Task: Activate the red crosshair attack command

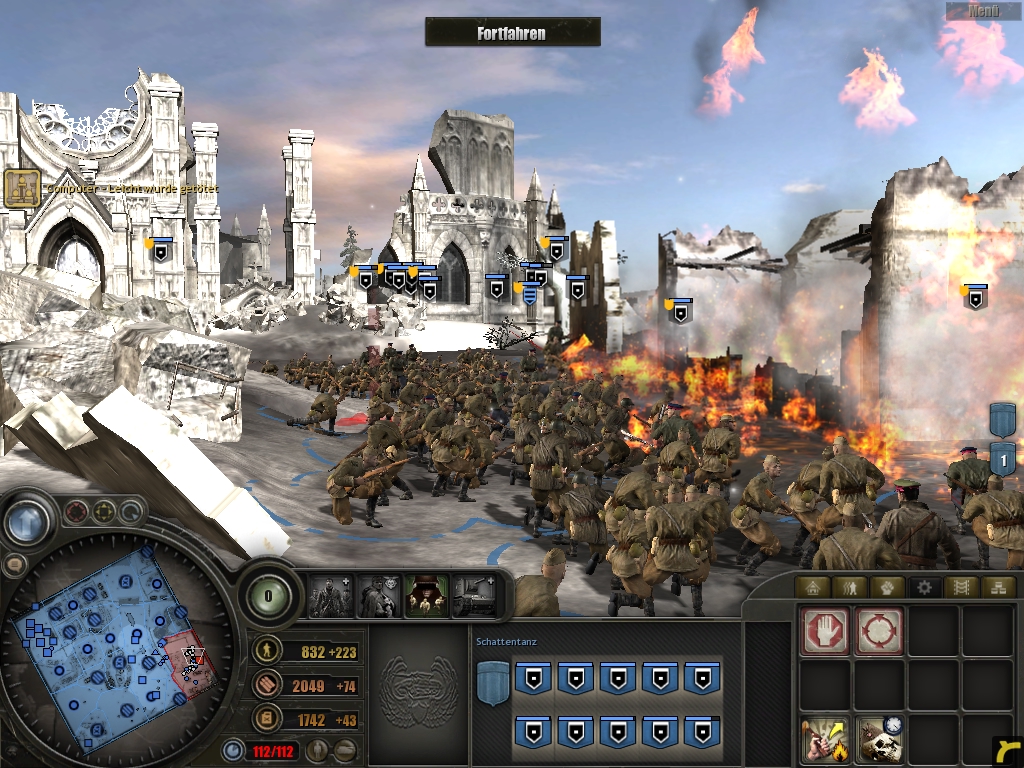Action: click(879, 631)
